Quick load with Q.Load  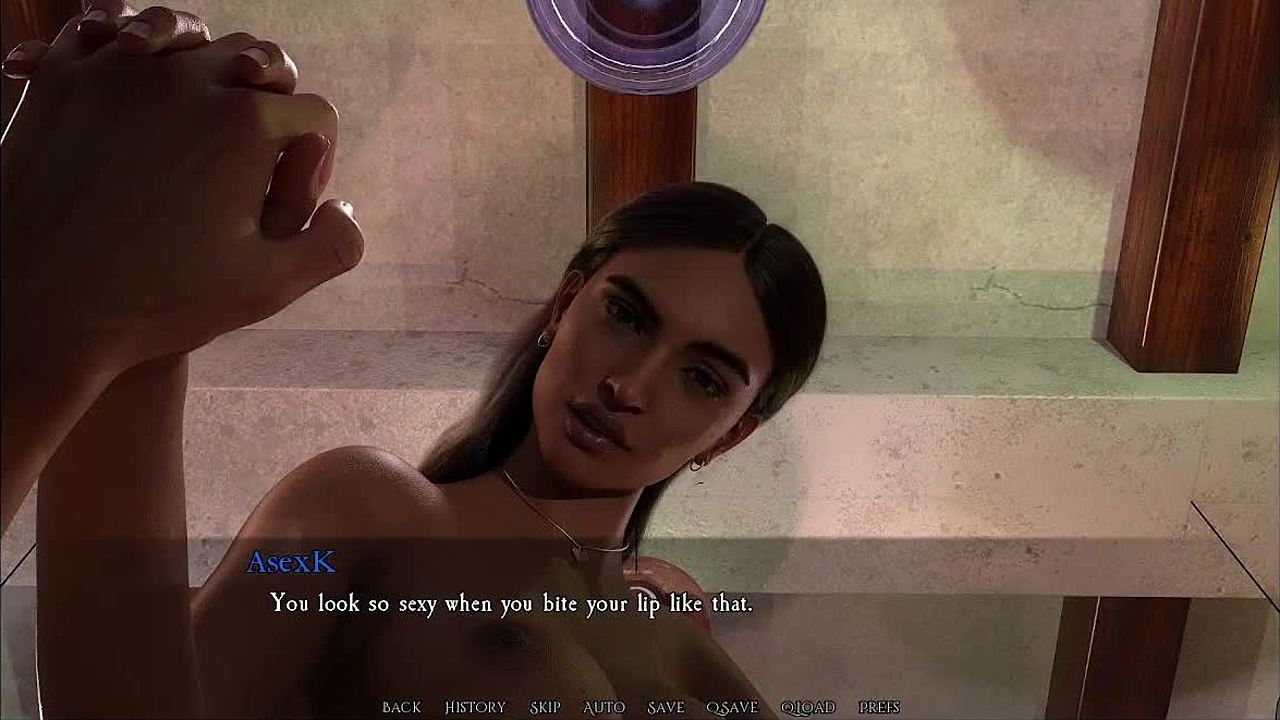pyautogui.click(x=808, y=707)
